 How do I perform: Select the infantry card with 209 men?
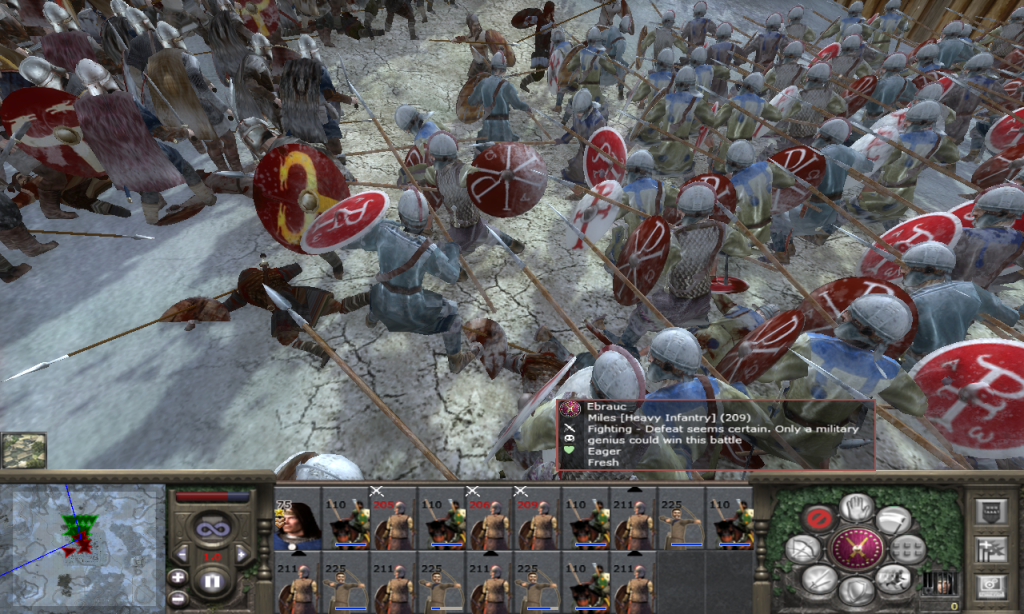pyautogui.click(x=537, y=520)
